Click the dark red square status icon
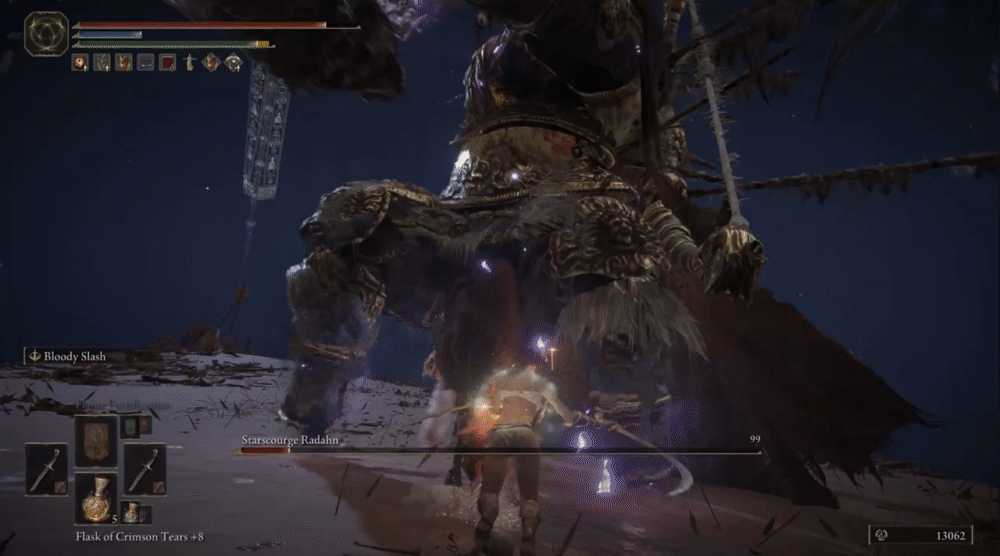1000x556 pixels. (167, 63)
